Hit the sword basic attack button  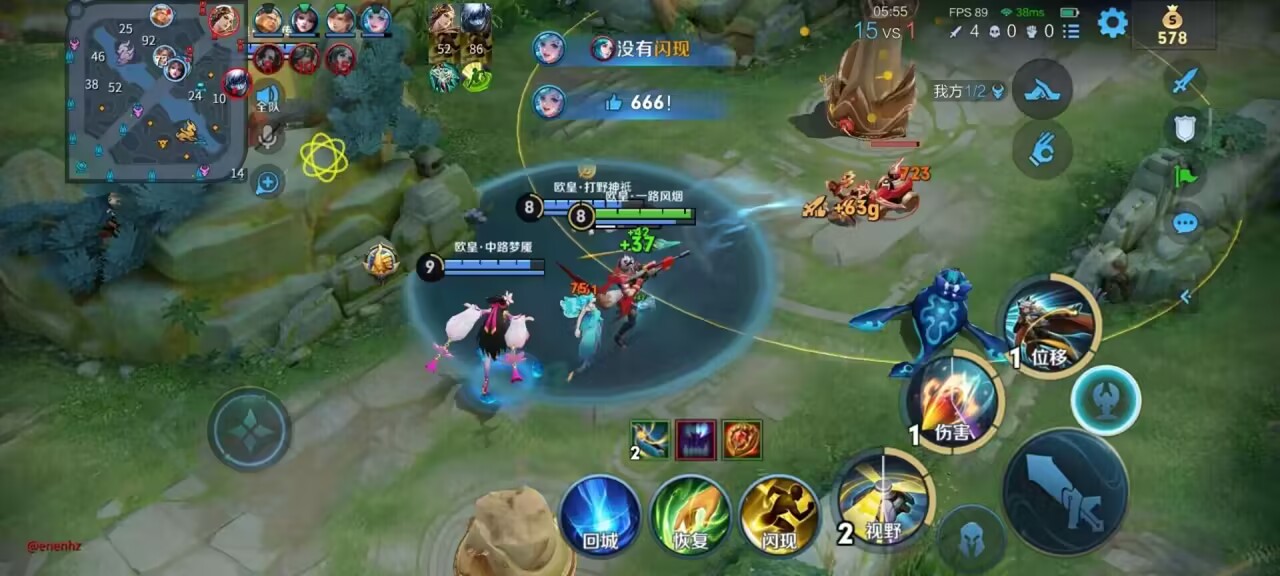(1079, 491)
